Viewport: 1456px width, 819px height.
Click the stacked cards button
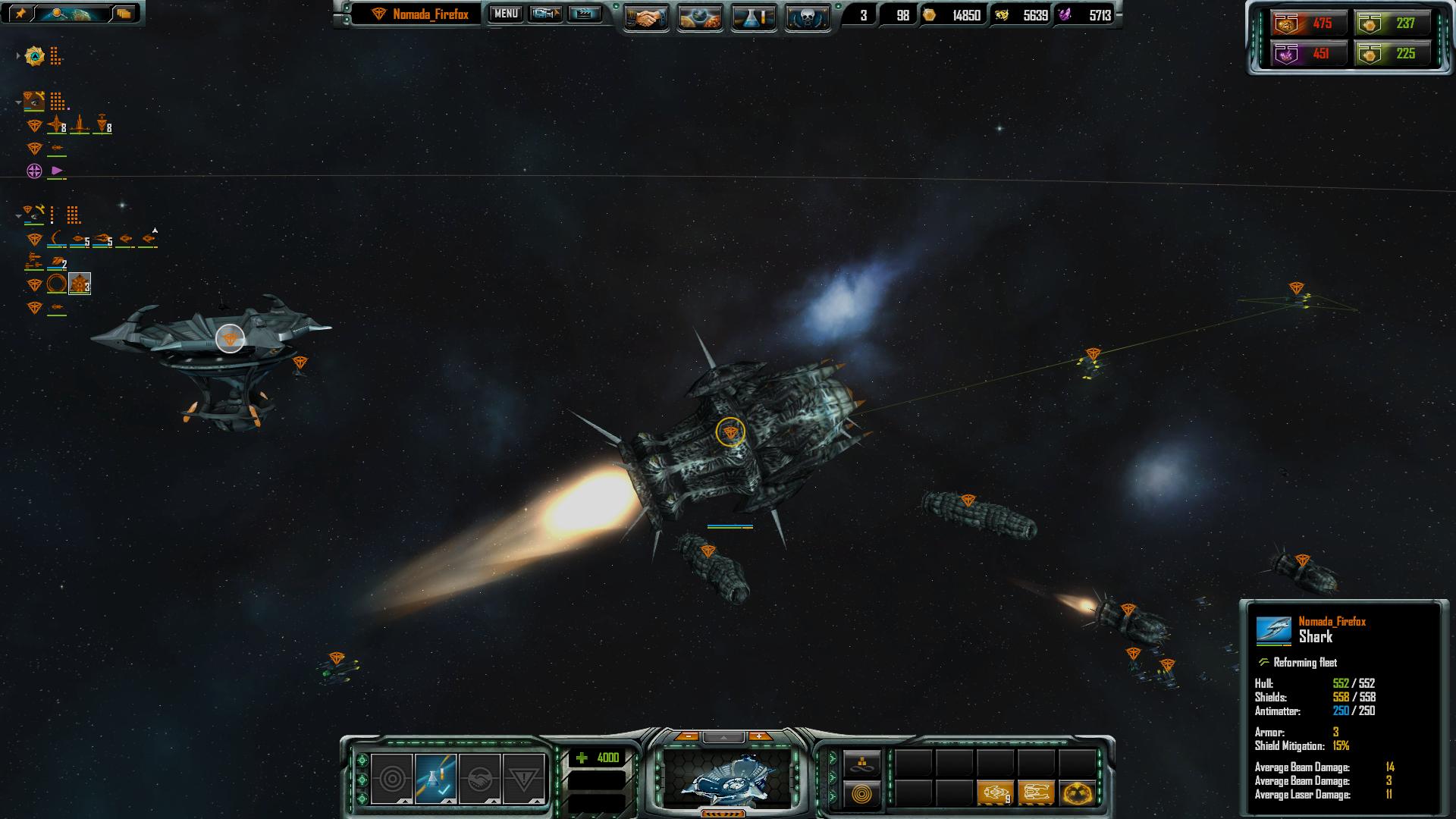coord(124,13)
